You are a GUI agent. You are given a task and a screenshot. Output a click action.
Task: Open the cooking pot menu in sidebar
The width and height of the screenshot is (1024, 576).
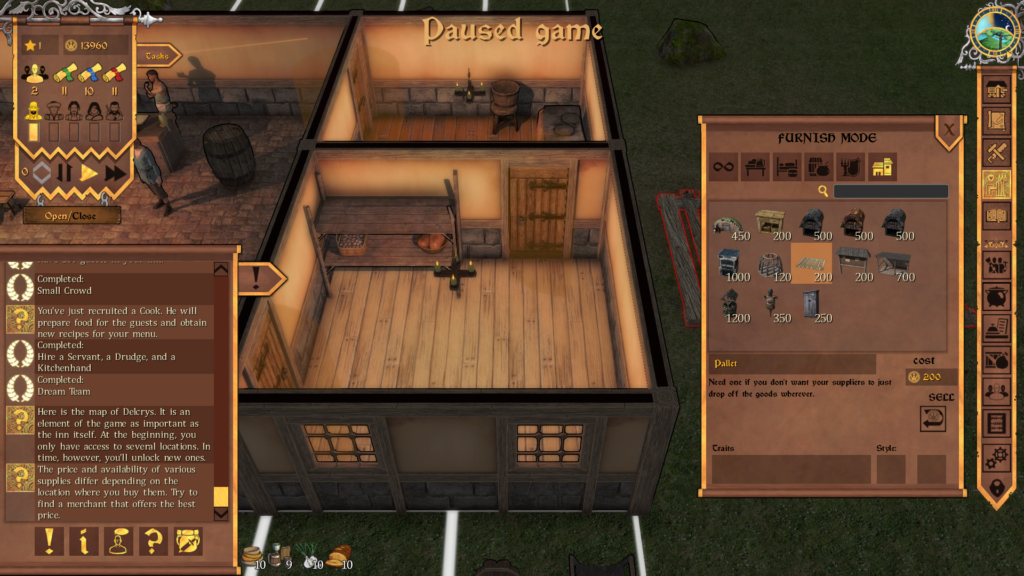[996, 297]
